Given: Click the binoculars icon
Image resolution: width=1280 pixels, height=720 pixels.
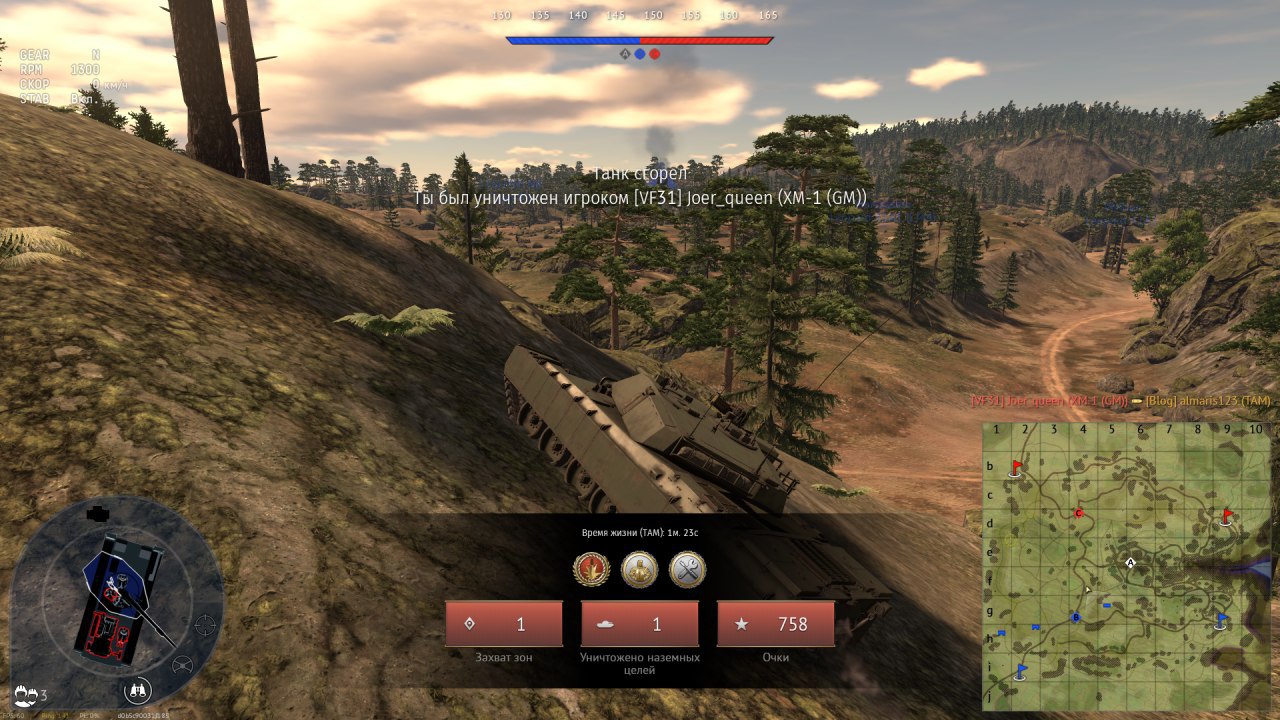Looking at the screenshot, I should click(138, 689).
